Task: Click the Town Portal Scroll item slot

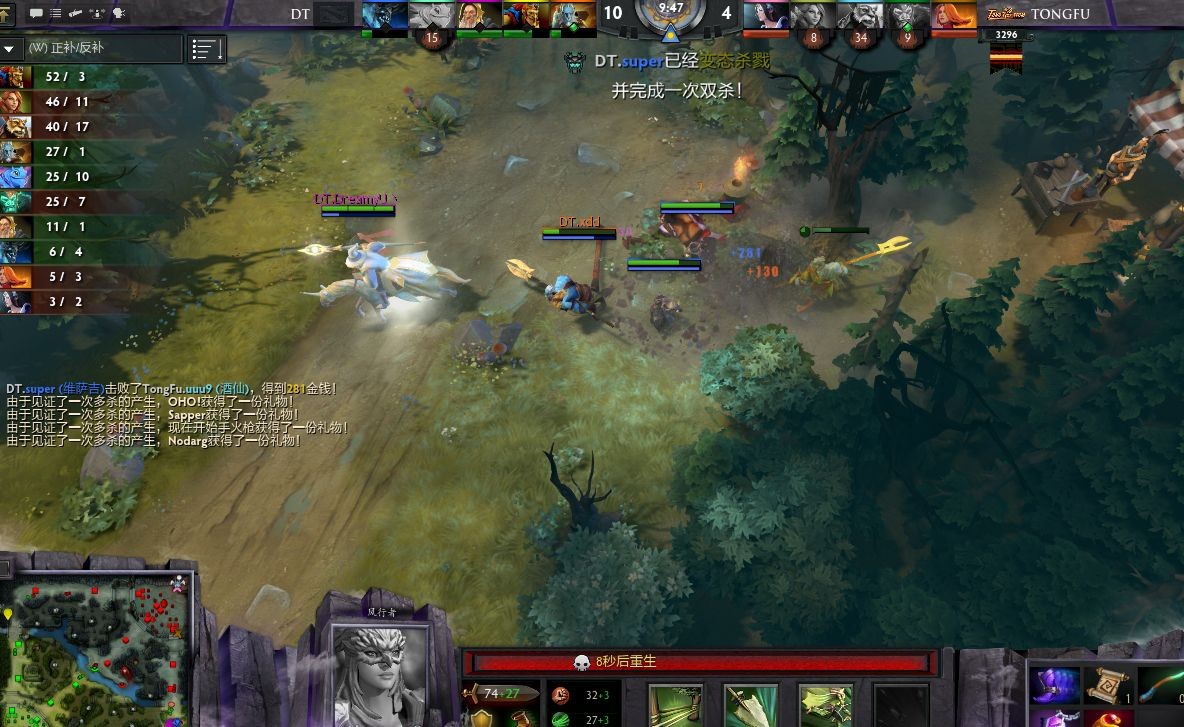Action: click(1108, 686)
